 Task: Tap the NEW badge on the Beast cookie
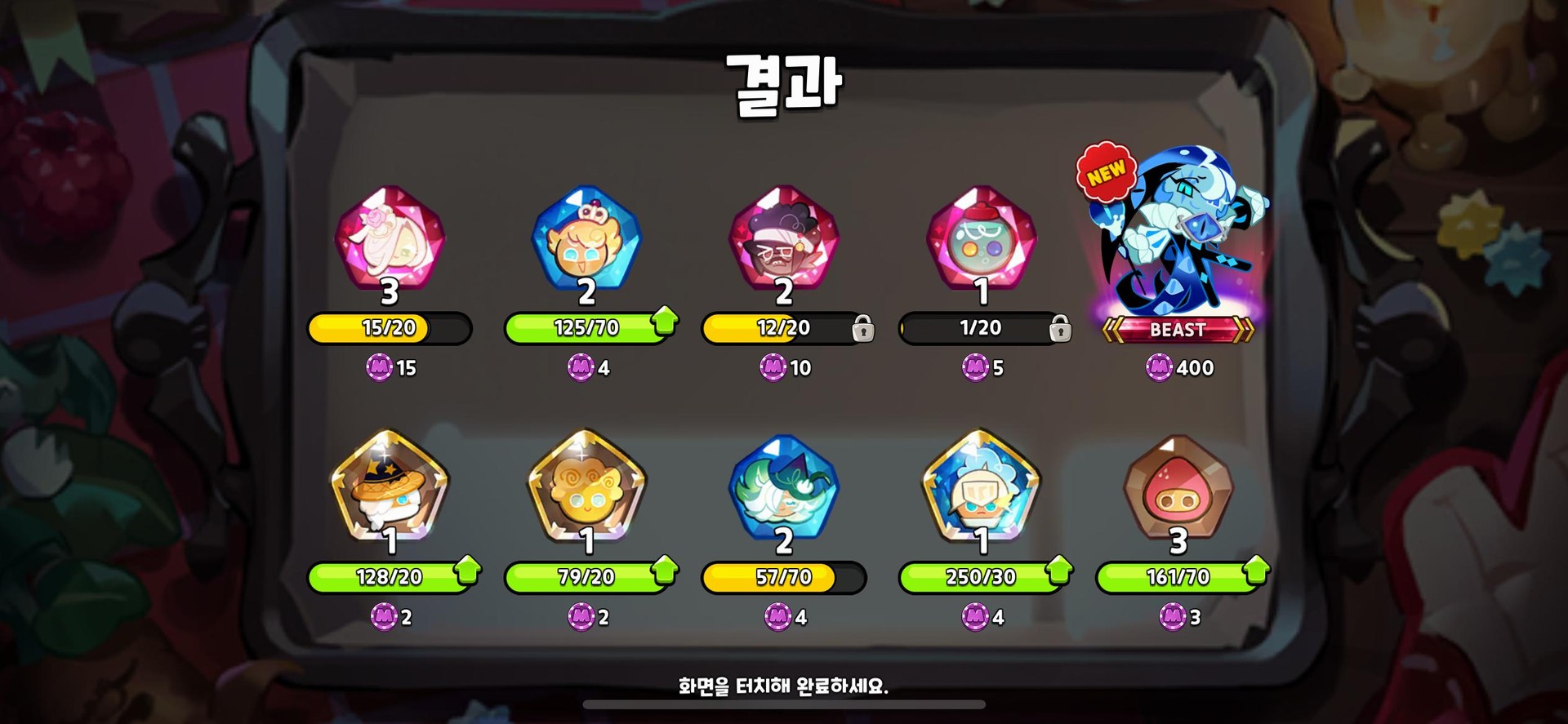tap(1107, 172)
